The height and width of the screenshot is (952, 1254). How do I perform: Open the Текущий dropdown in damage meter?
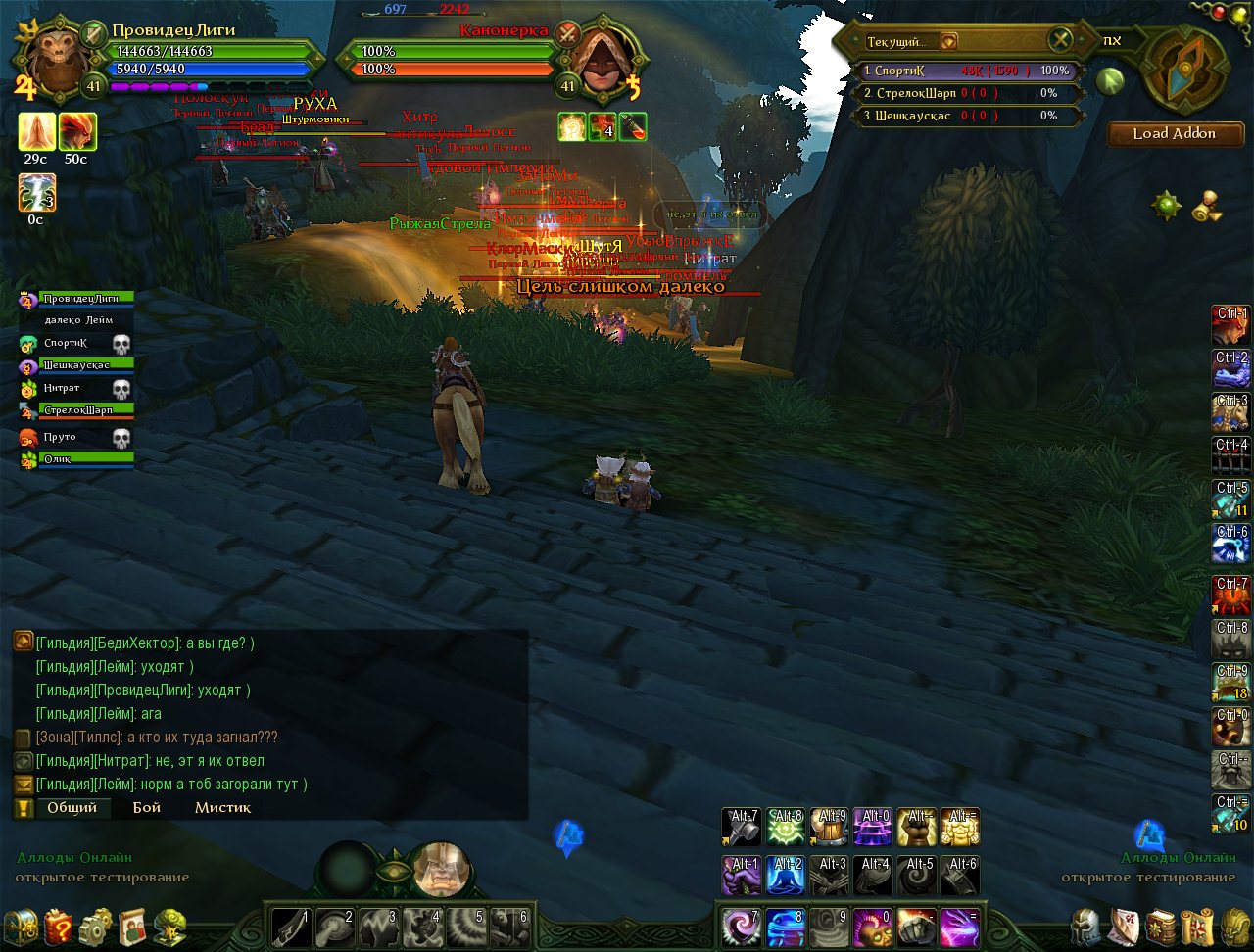tap(948, 41)
